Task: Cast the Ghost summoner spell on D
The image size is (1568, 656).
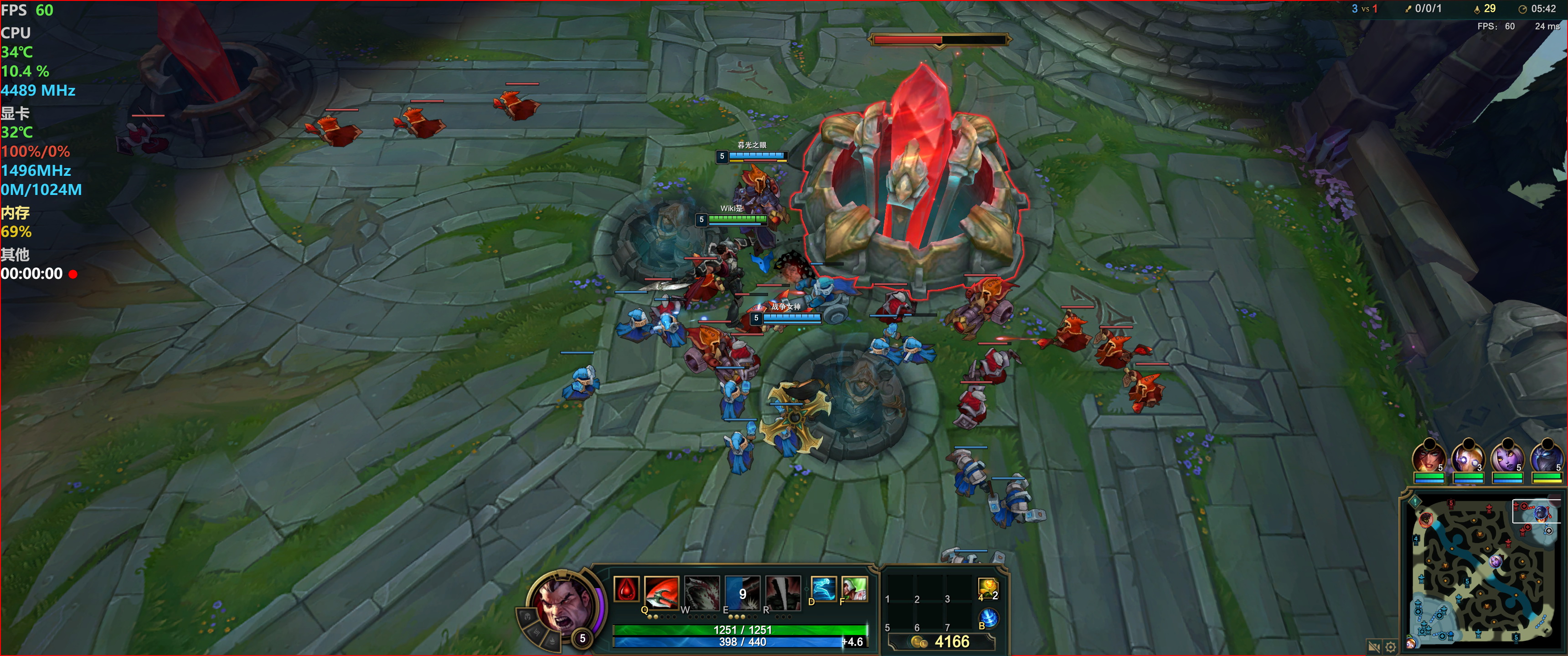Action: point(824,589)
